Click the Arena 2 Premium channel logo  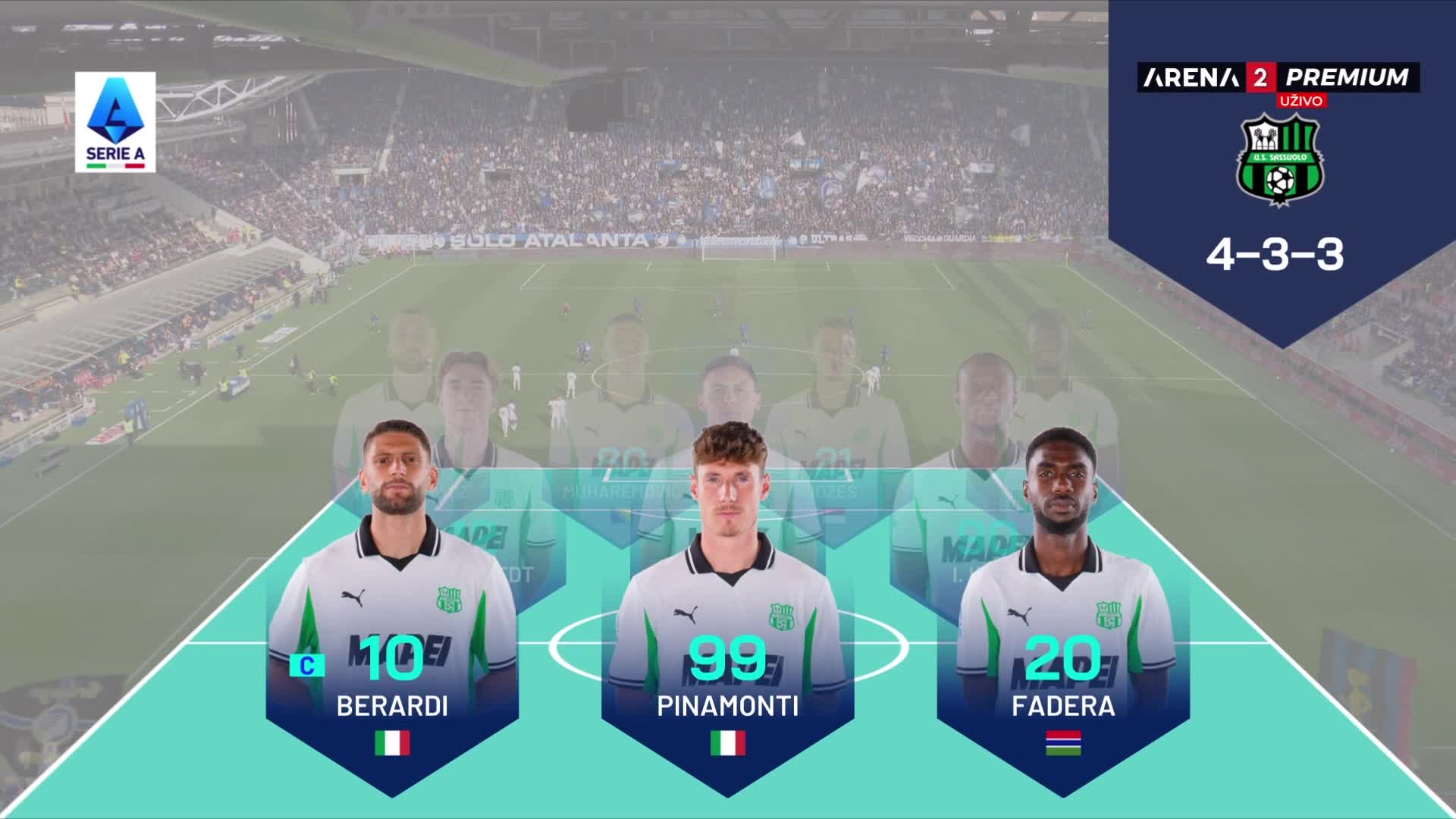tap(1278, 77)
